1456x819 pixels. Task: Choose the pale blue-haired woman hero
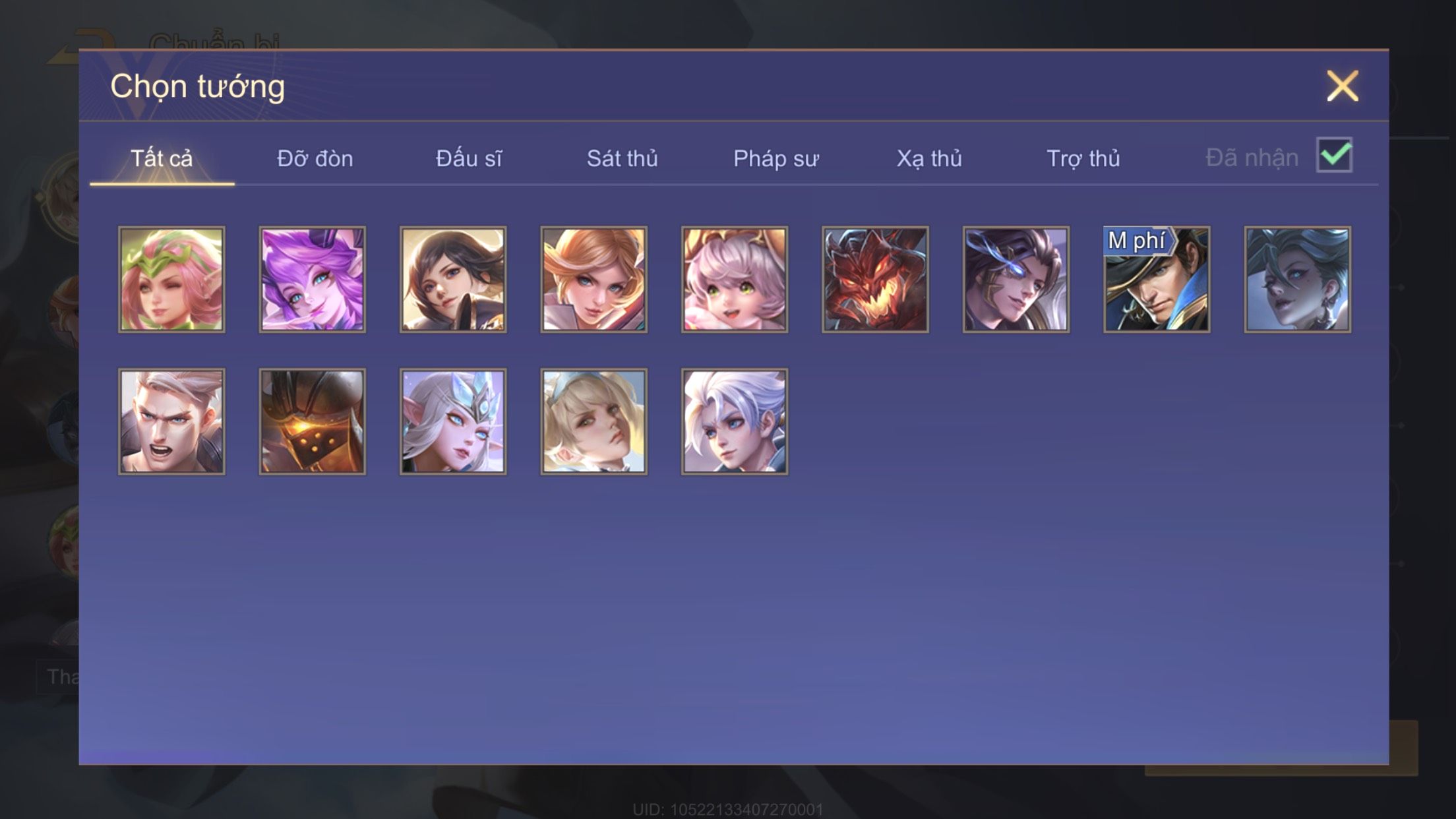pyautogui.click(x=1297, y=280)
